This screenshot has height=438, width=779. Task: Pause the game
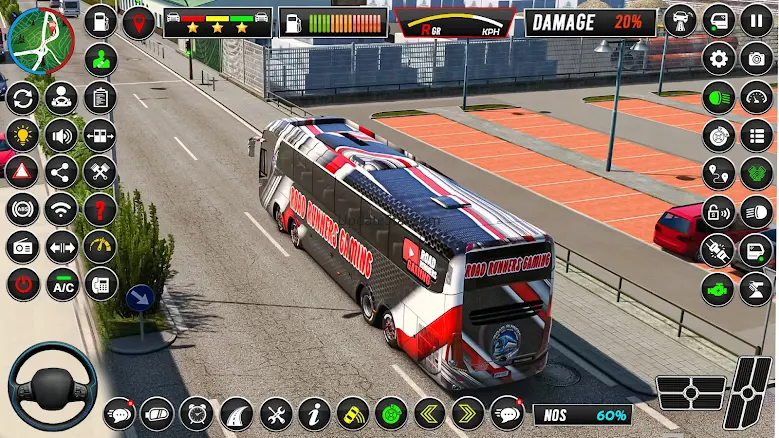click(x=757, y=21)
